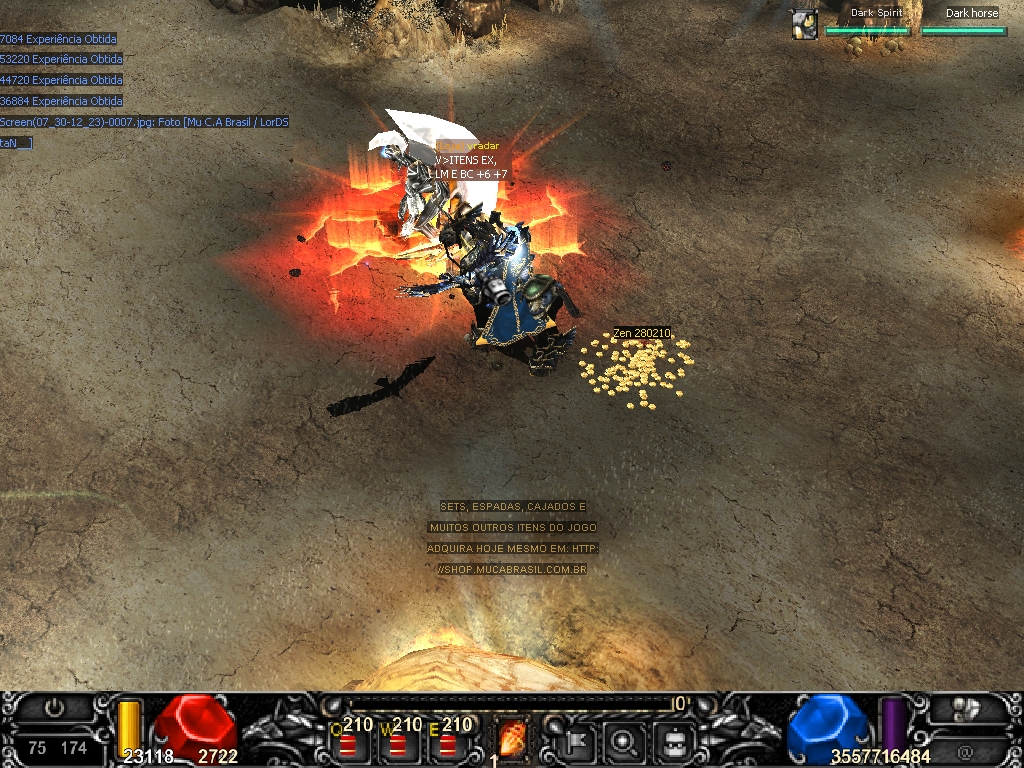Open the people icon button above @

click(x=965, y=709)
